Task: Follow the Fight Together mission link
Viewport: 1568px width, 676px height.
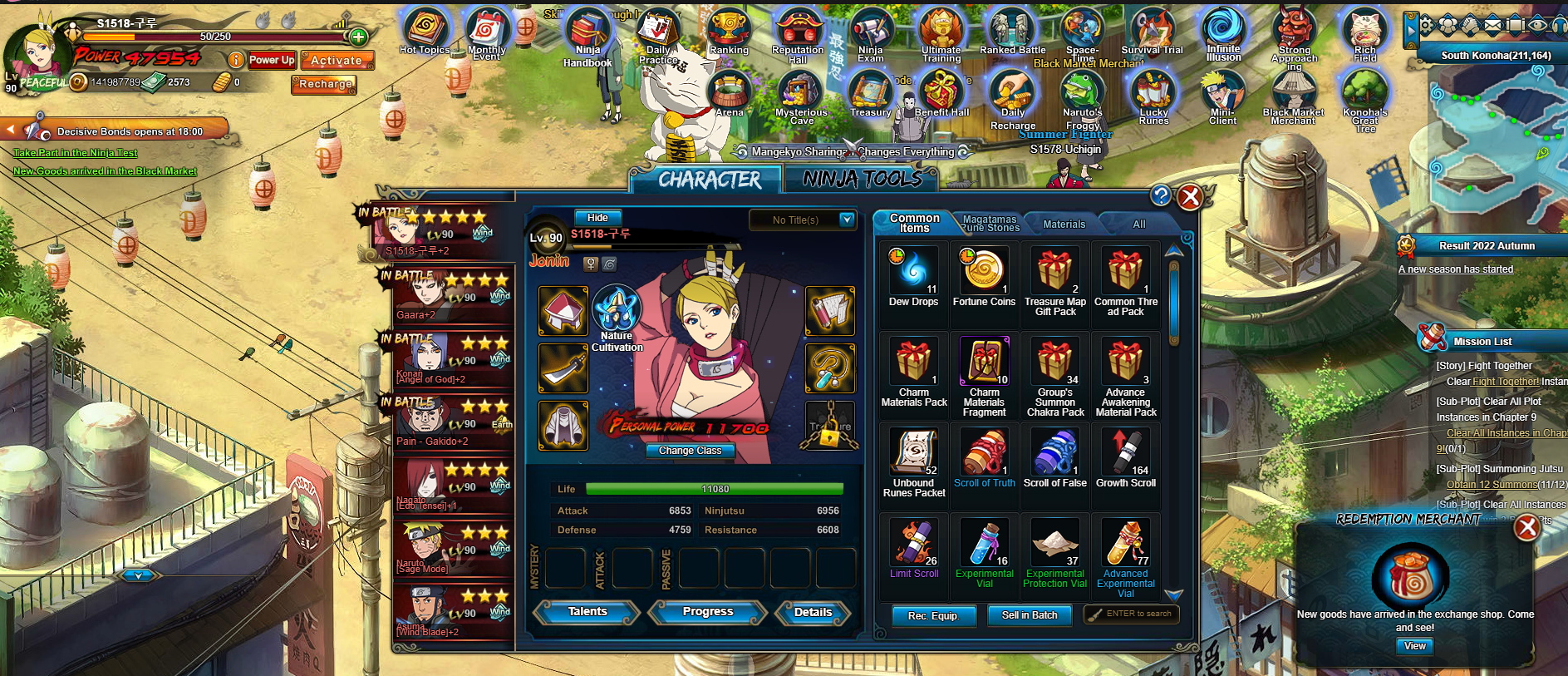Action: (1505, 382)
